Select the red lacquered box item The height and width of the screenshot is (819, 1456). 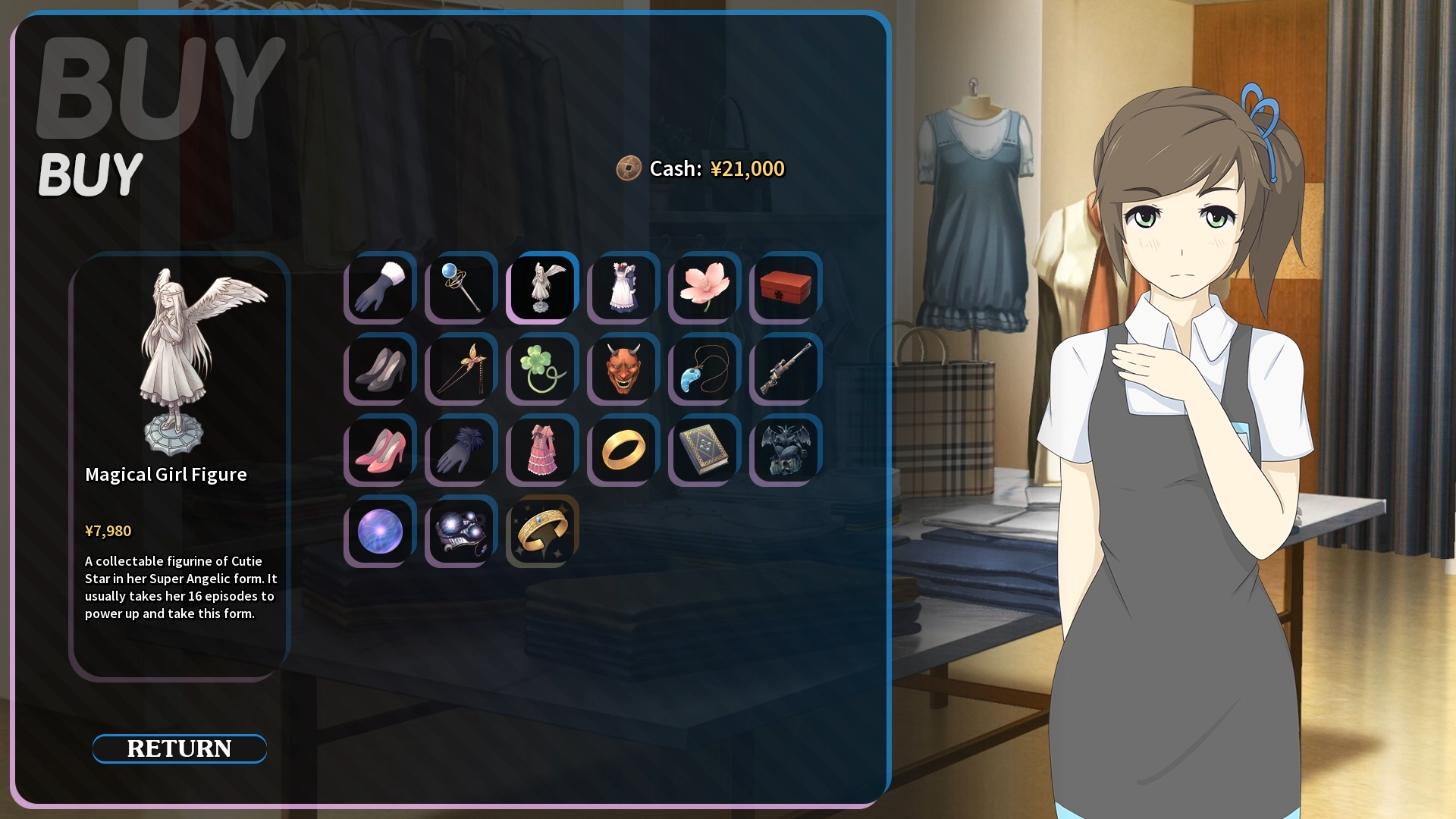pyautogui.click(x=783, y=288)
